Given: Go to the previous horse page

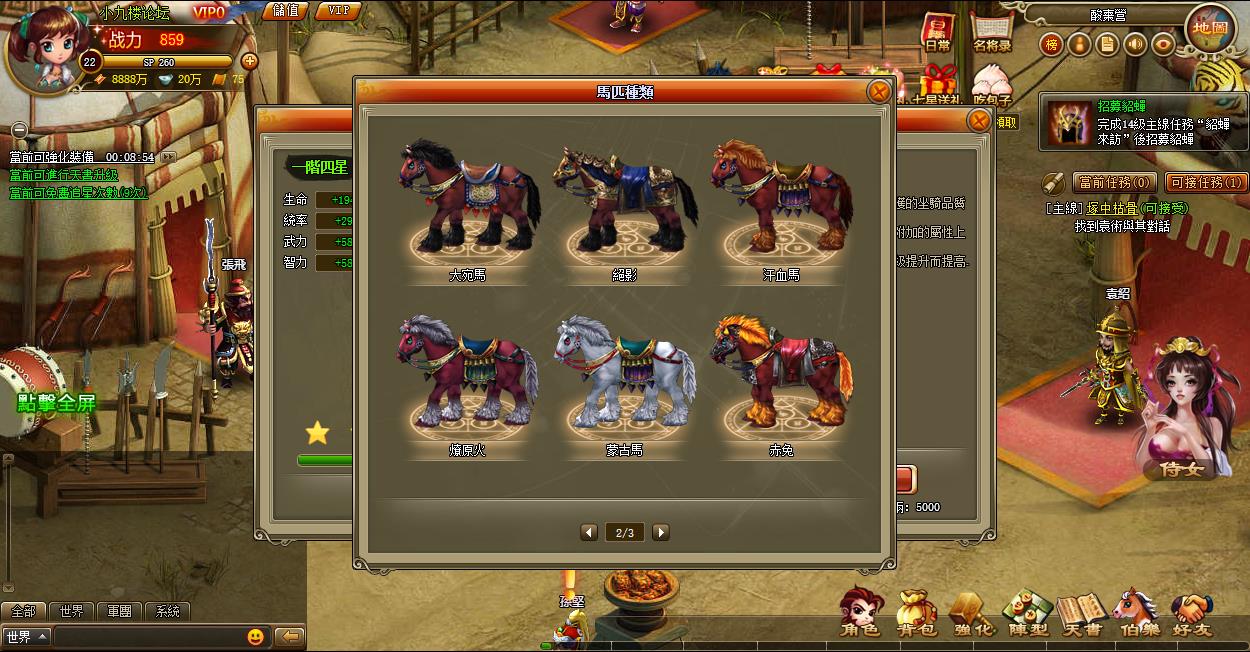Looking at the screenshot, I should coord(589,532).
